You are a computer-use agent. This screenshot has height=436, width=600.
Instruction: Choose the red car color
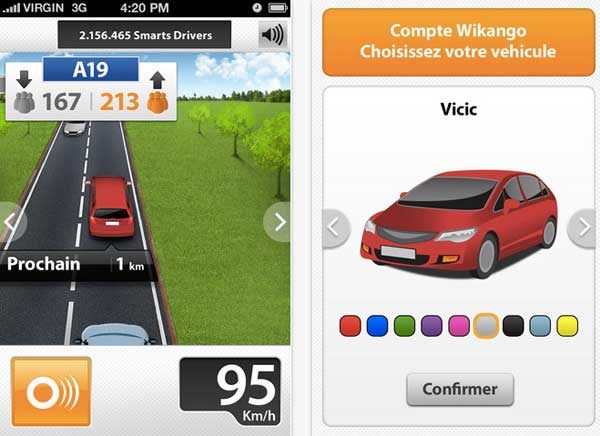(350, 325)
